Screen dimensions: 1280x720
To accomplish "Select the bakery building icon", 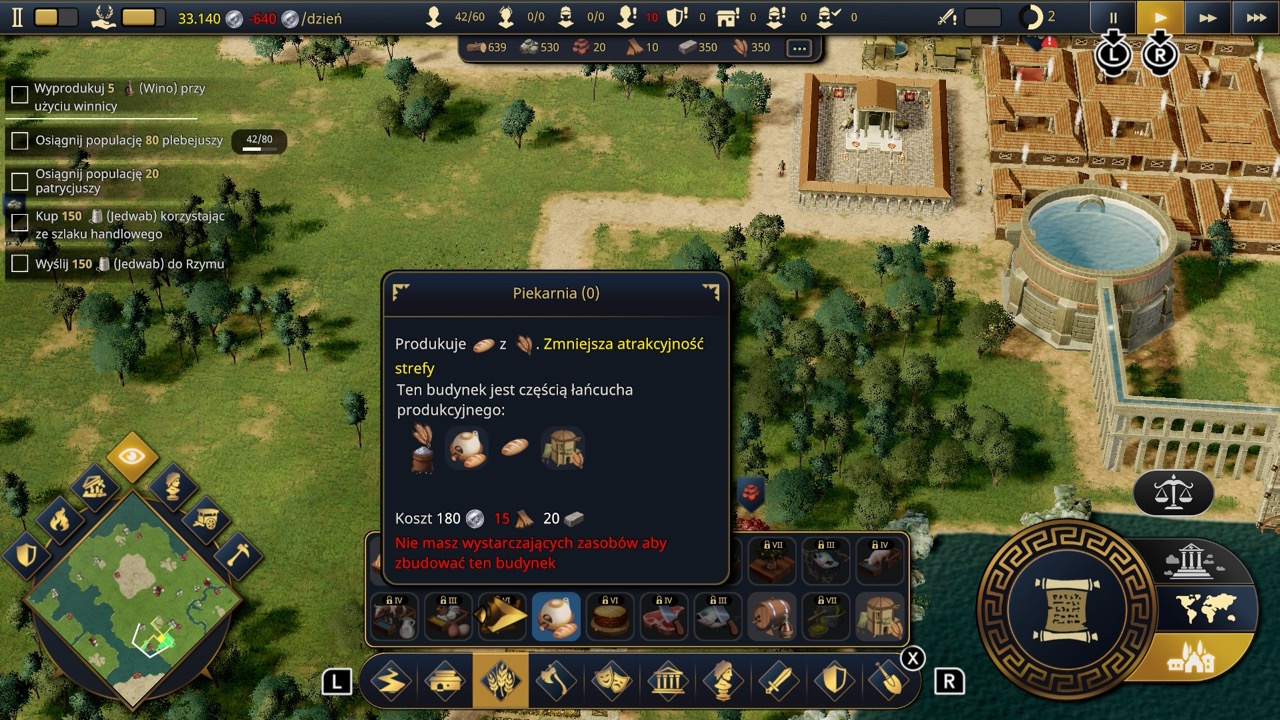I will click(x=556, y=616).
